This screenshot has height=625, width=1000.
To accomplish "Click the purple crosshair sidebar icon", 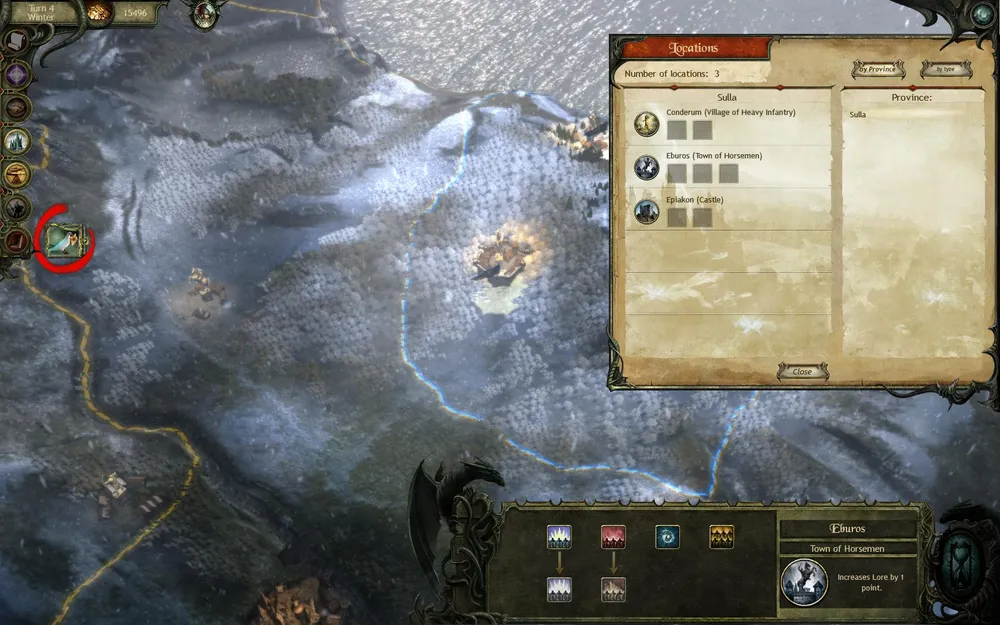I will click(17, 74).
